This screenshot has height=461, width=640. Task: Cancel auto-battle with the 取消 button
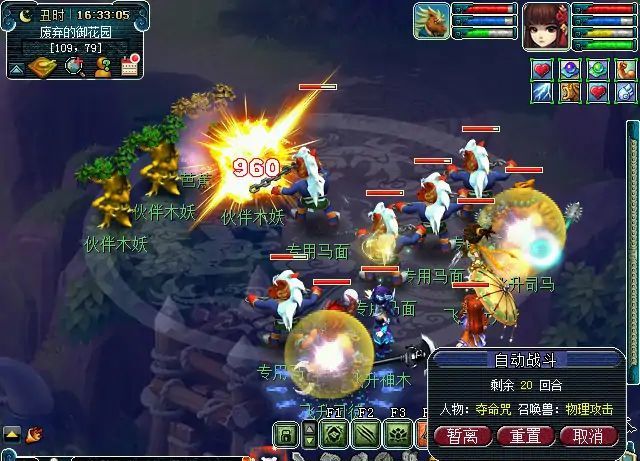tap(588, 436)
